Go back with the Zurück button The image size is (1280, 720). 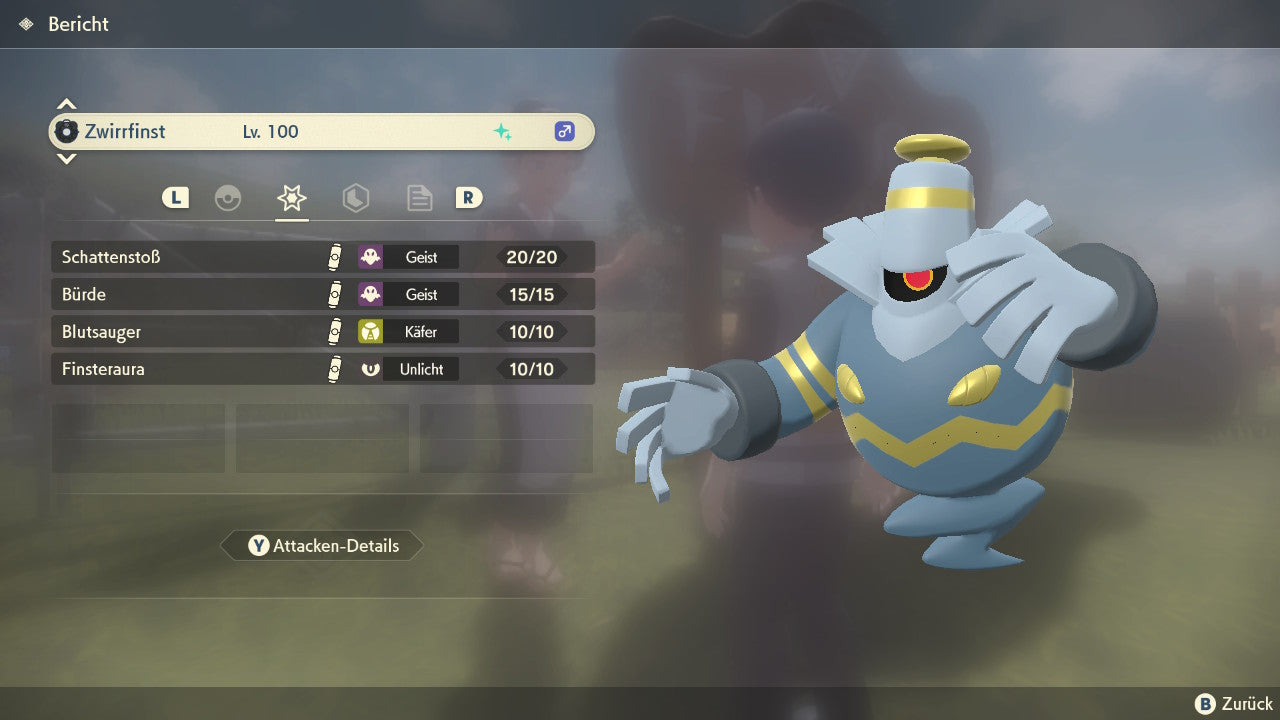pyautogui.click(x=1234, y=704)
